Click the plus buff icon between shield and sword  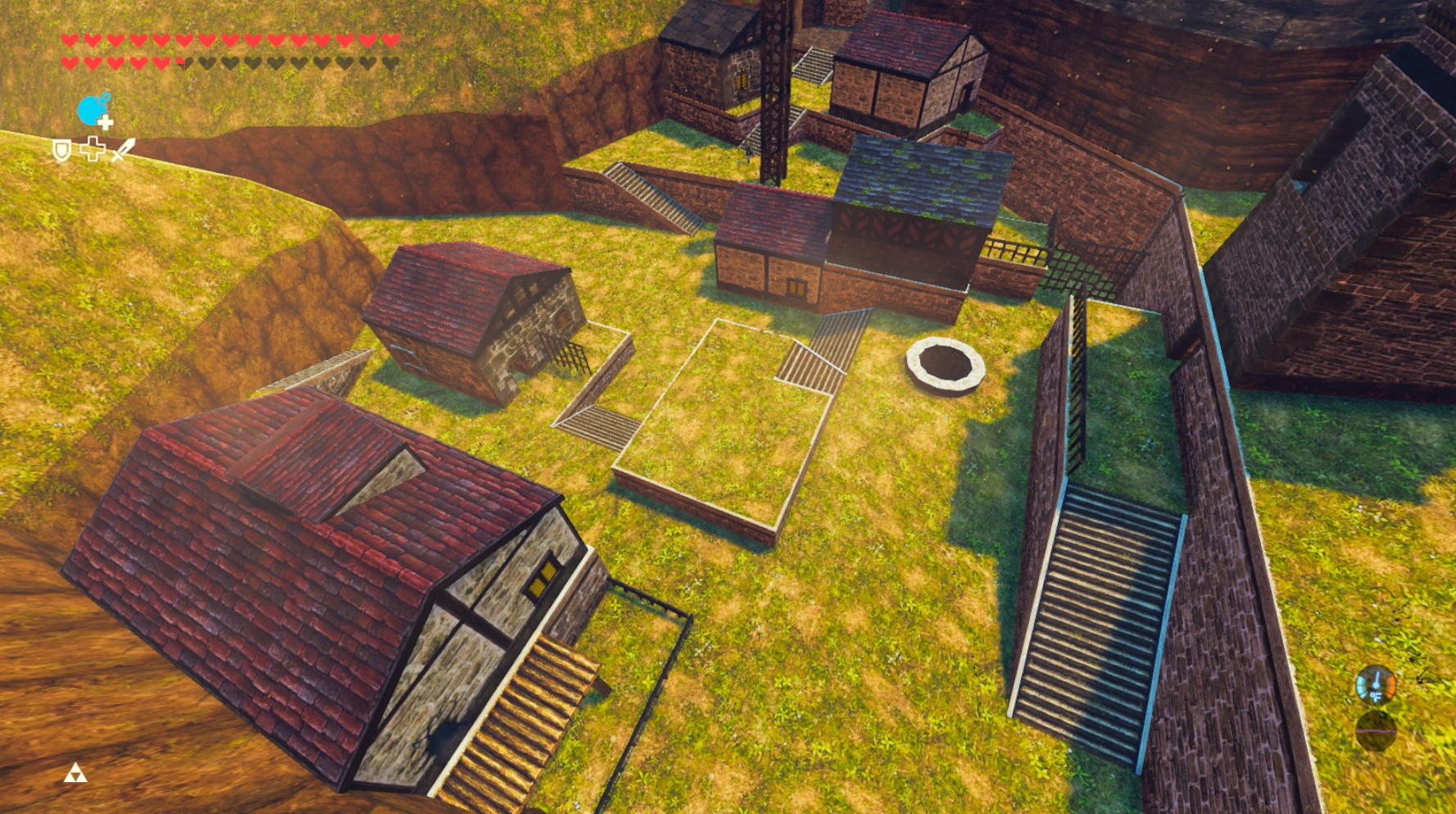pyautogui.click(x=93, y=150)
